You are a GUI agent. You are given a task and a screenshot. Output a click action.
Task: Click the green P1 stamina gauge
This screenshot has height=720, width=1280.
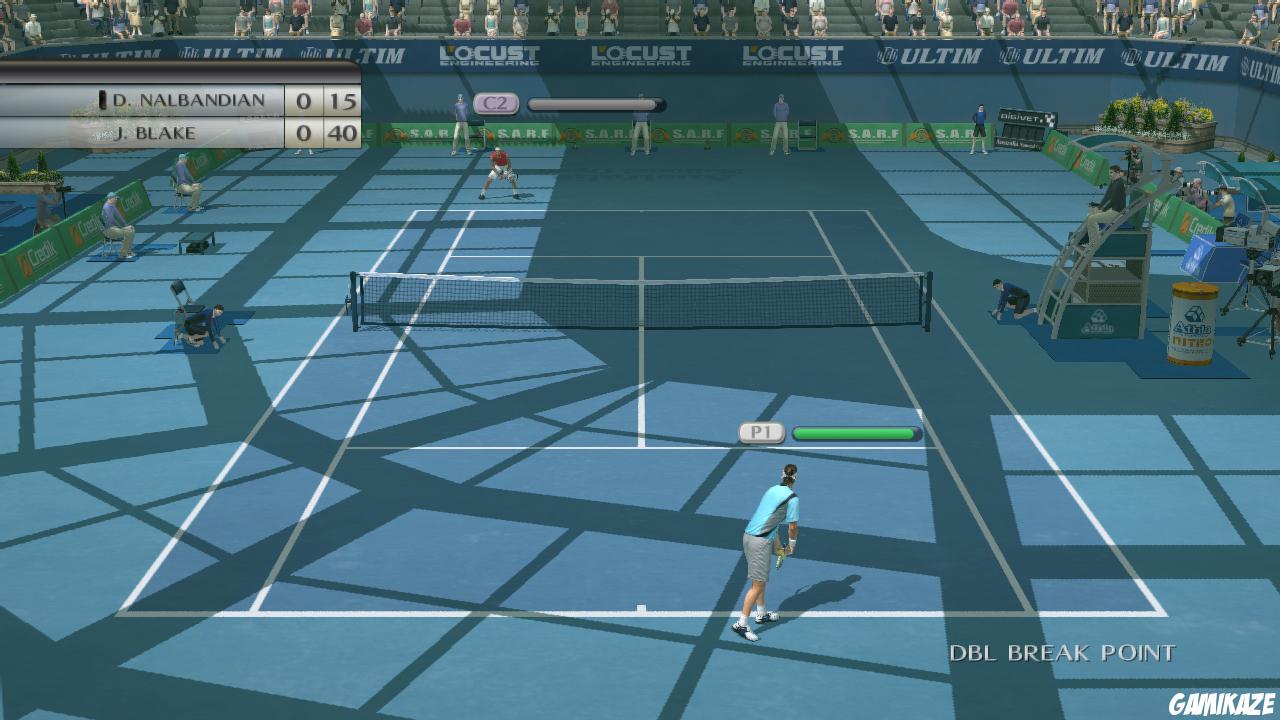[853, 434]
